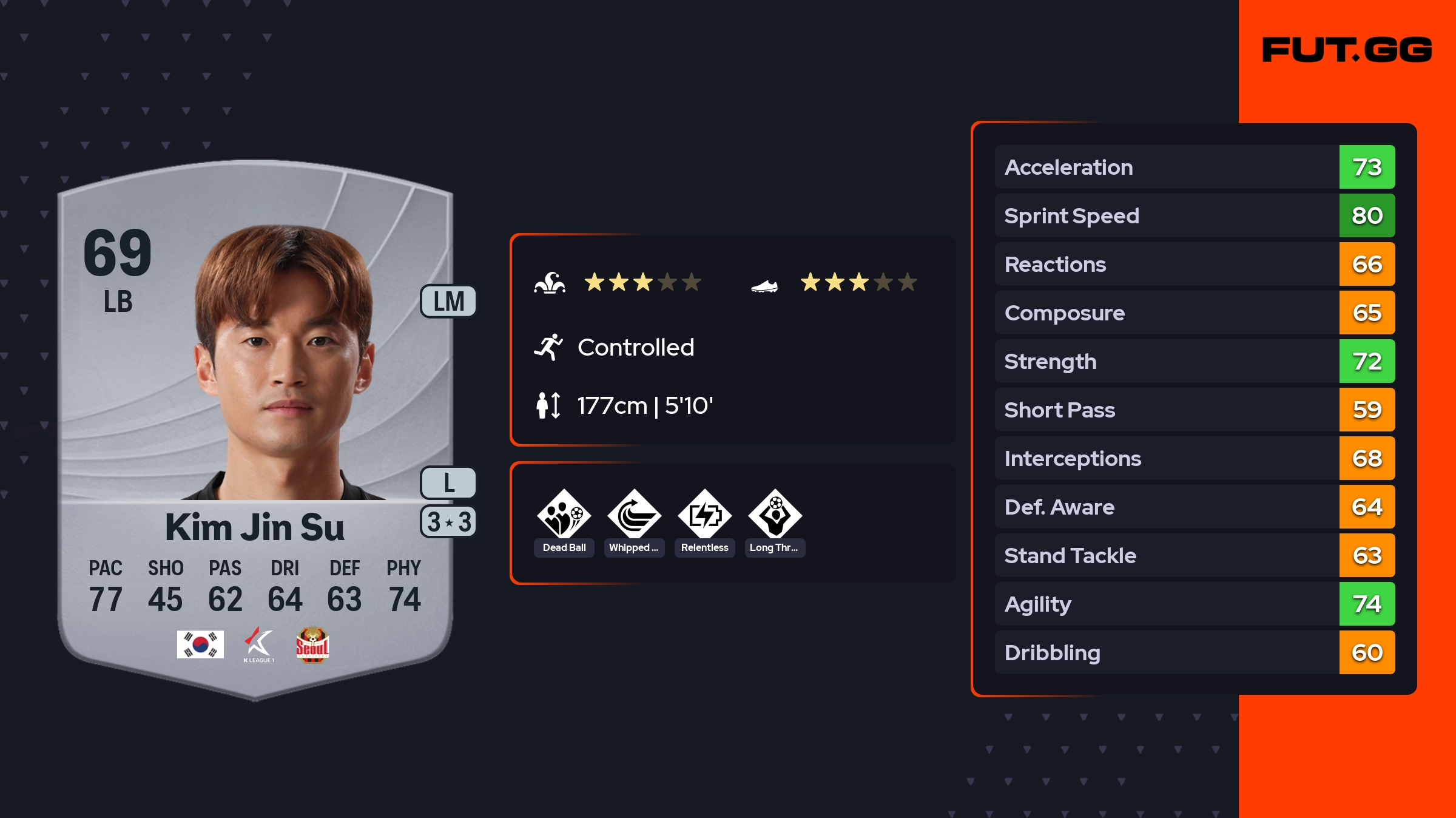Choose the Interceptions stat row
Image resolution: width=1456 pixels, height=818 pixels.
[x=1194, y=458]
